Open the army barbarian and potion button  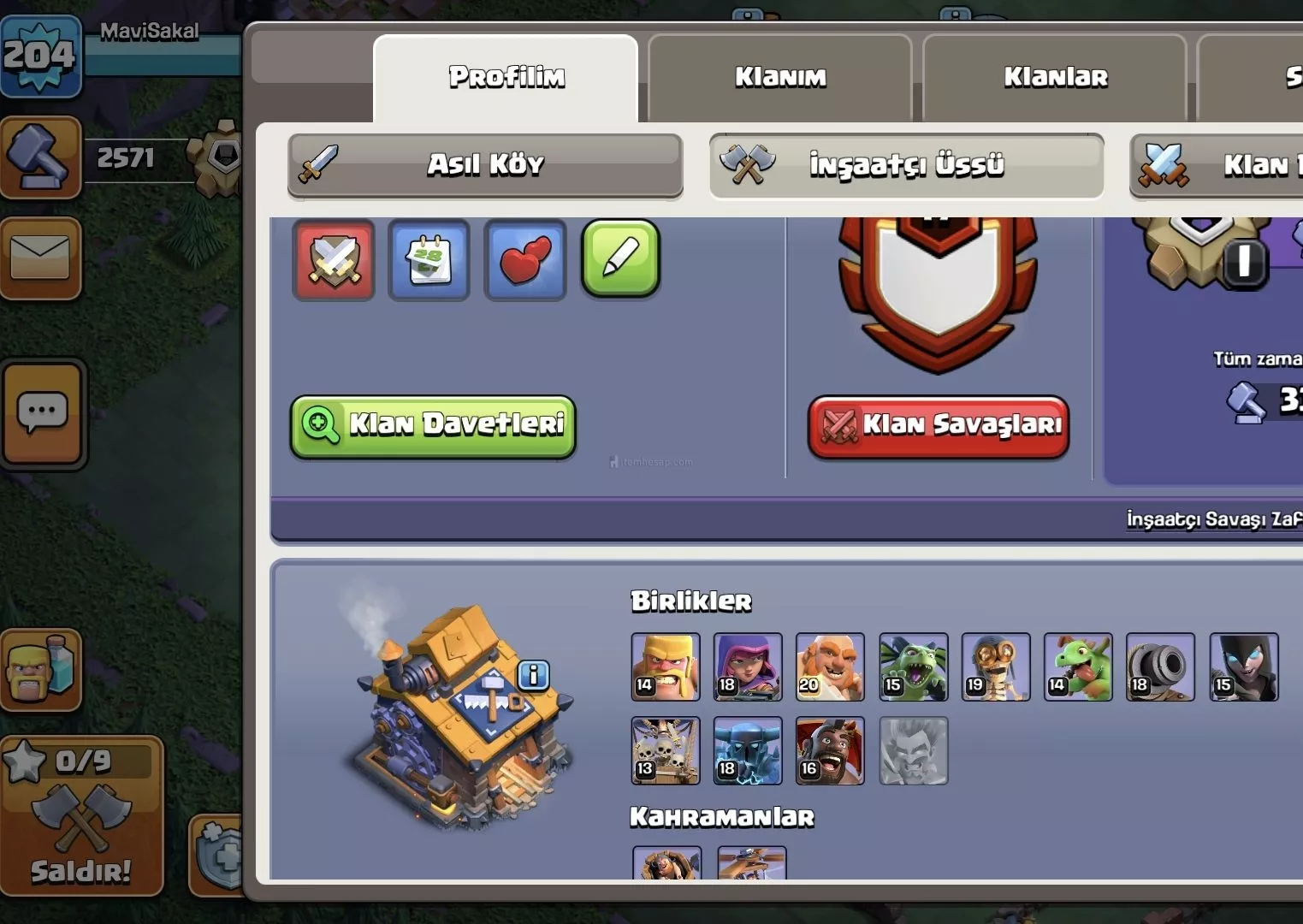pyautogui.click(x=41, y=669)
